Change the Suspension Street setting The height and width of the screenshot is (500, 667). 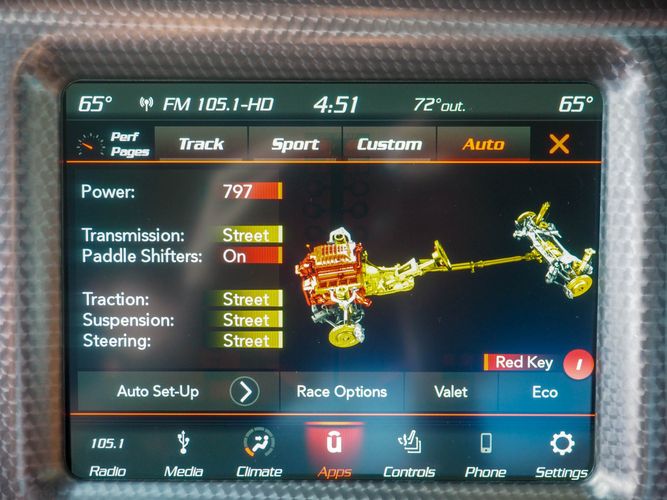251,320
